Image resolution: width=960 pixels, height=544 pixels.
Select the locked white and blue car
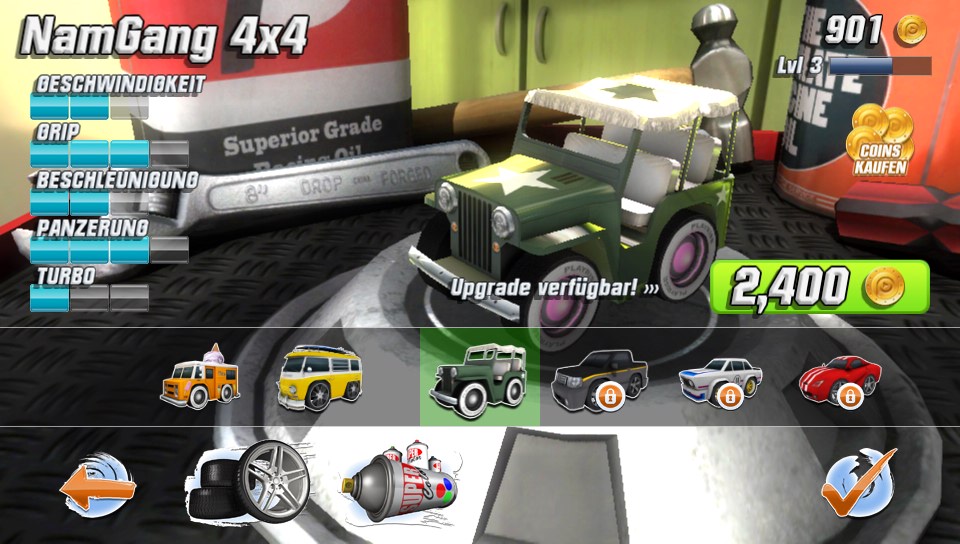719,380
